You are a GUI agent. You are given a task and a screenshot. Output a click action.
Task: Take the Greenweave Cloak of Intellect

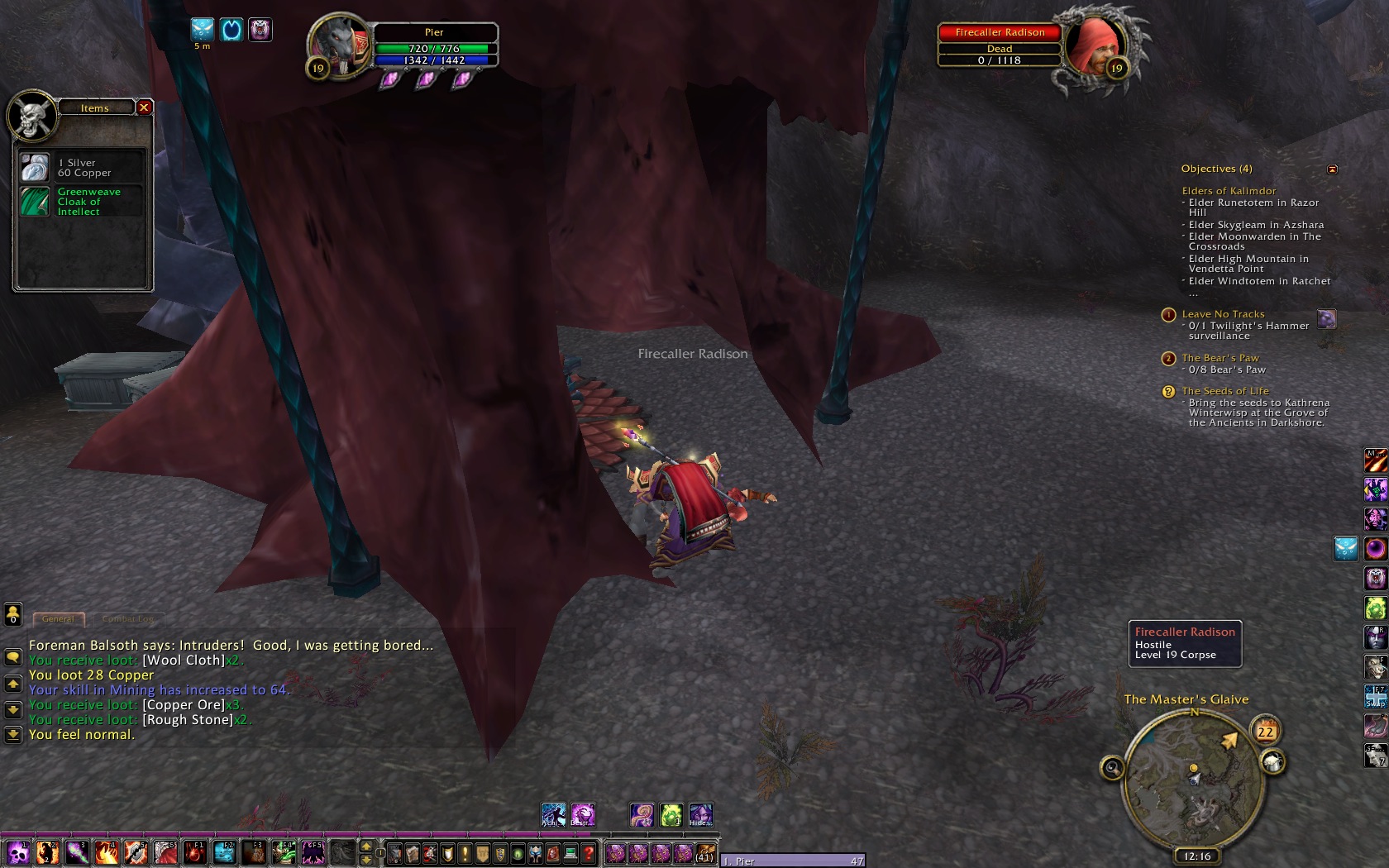coord(35,202)
